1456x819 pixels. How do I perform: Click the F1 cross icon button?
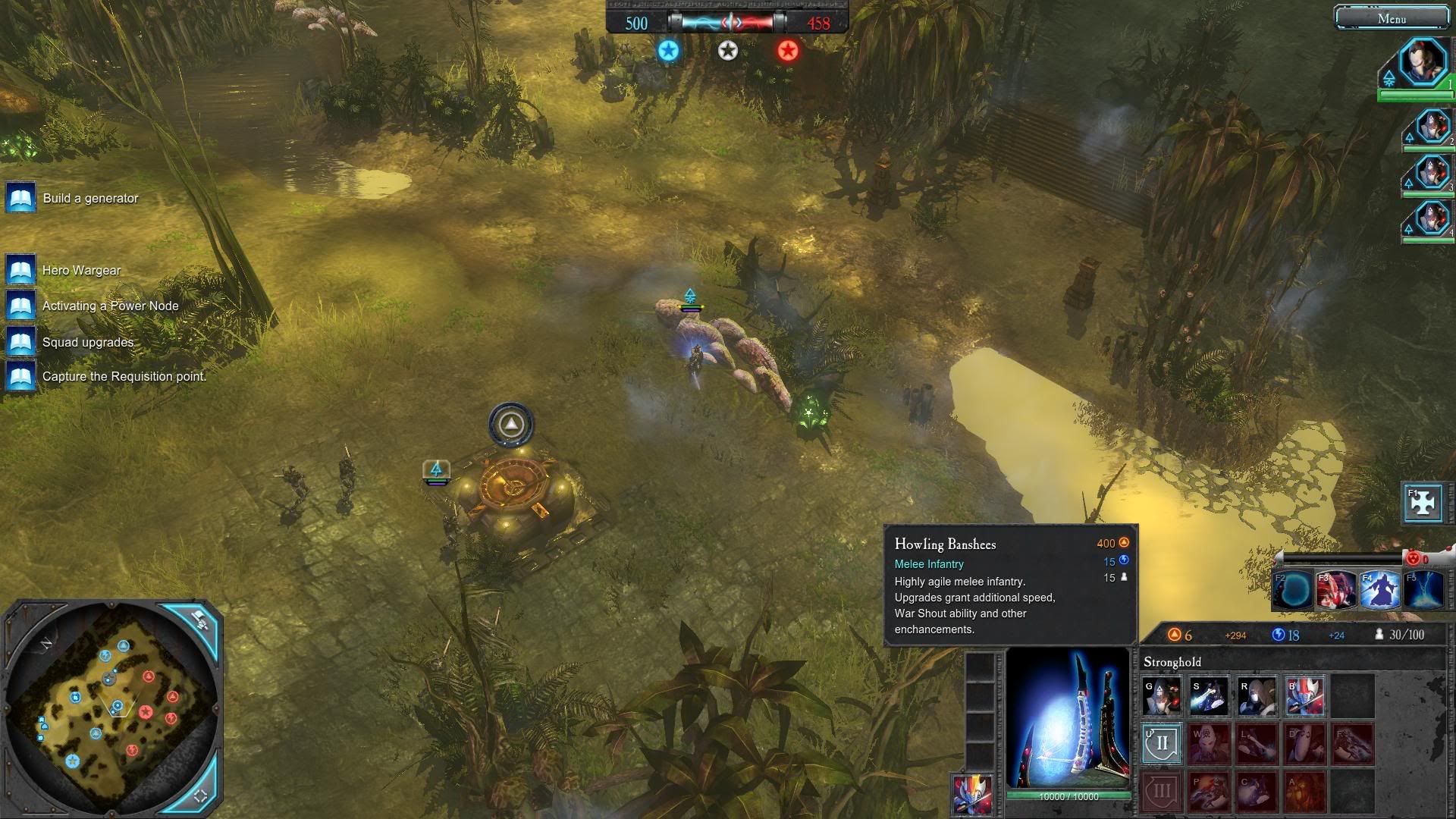coord(1423,502)
